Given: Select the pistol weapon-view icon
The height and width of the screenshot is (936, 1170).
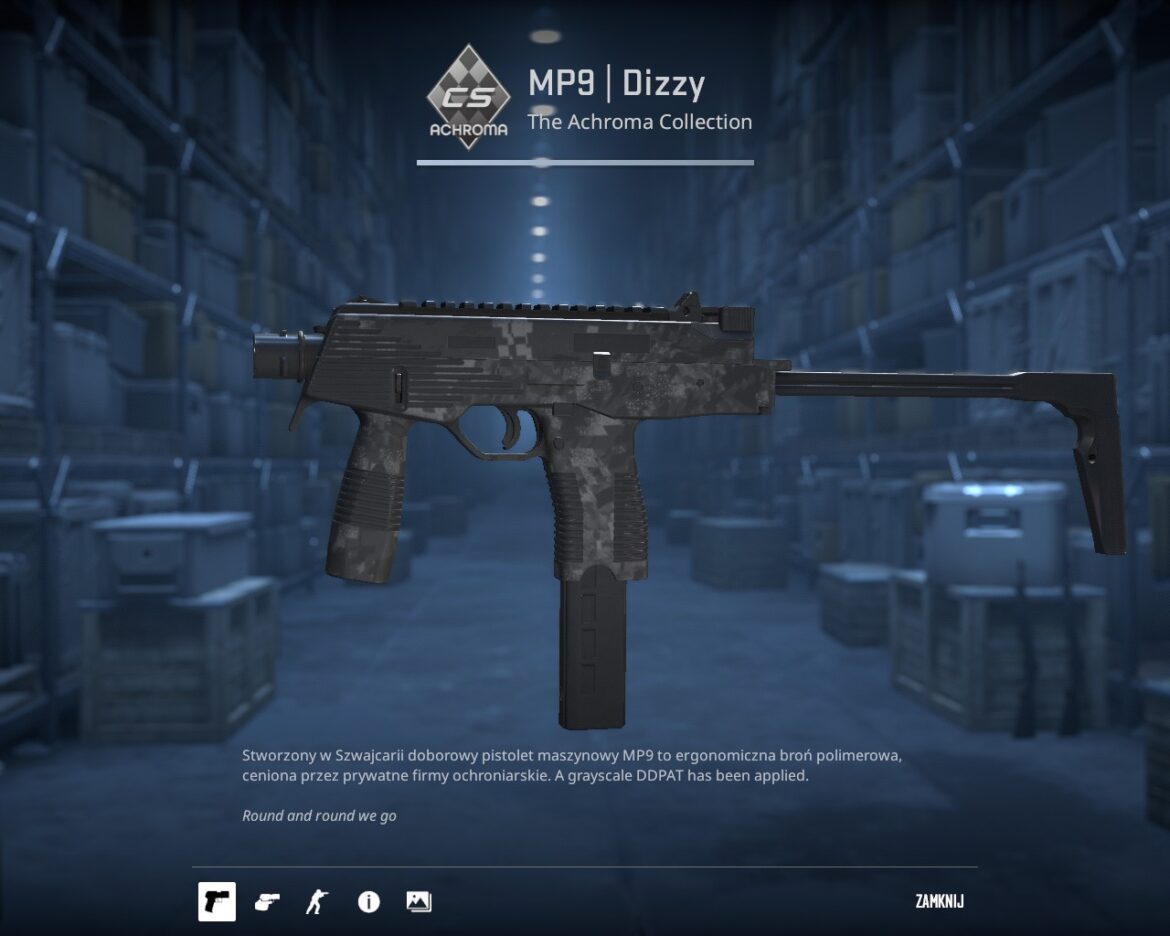Looking at the screenshot, I should 217,902.
